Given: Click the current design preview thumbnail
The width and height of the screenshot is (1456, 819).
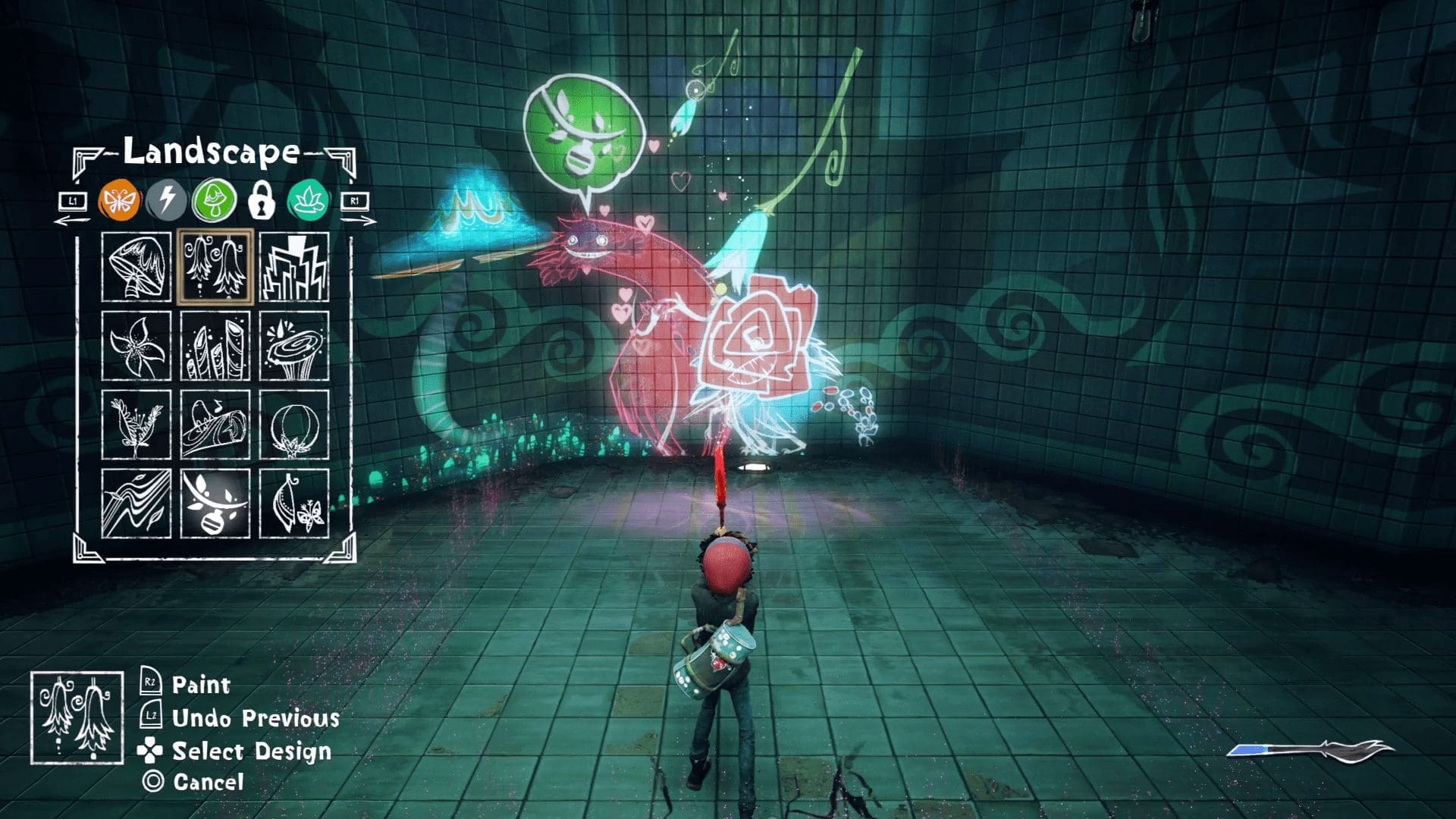Looking at the screenshot, I should [77, 717].
